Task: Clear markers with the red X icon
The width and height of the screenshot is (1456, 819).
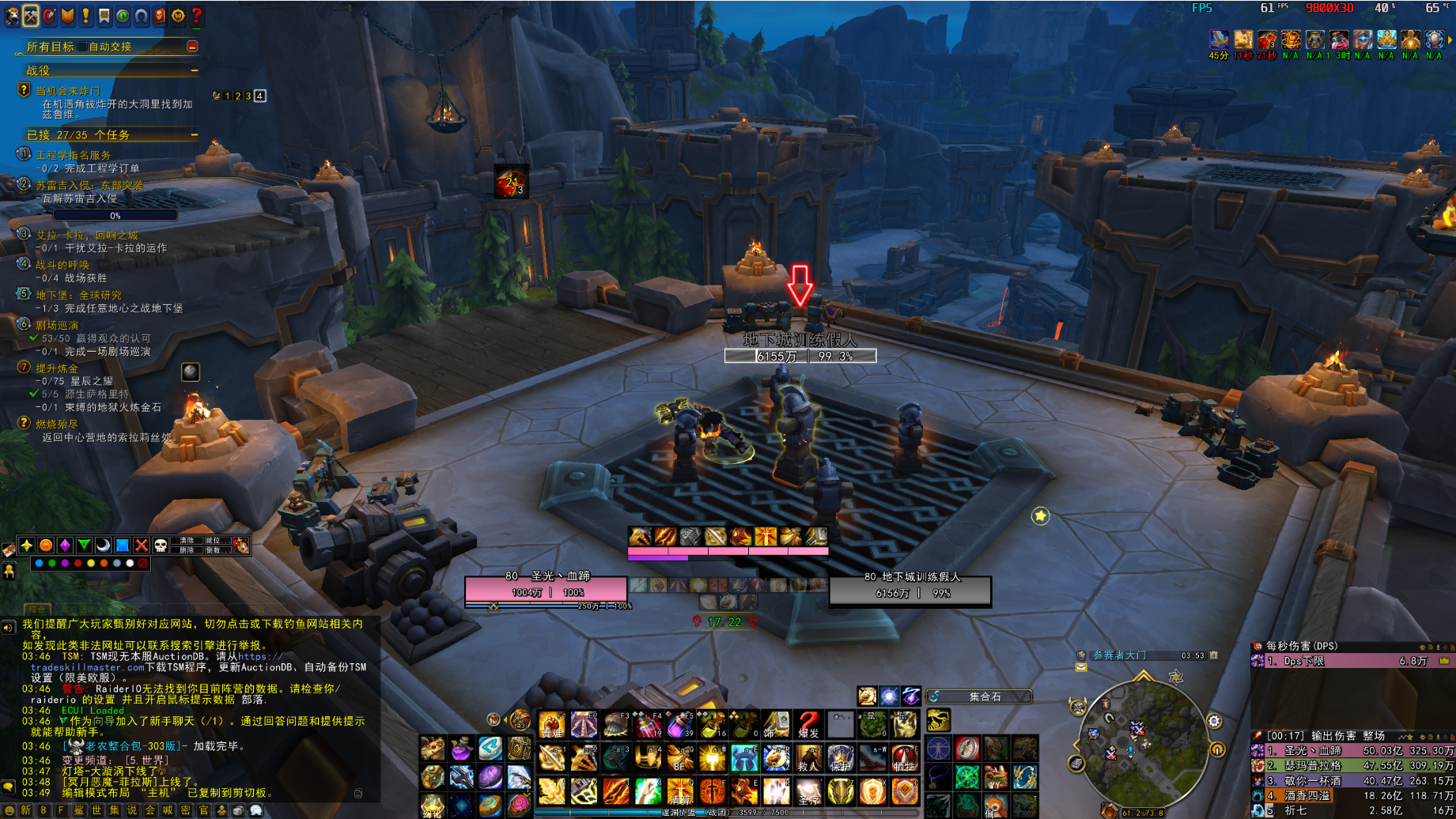Action: [x=142, y=545]
